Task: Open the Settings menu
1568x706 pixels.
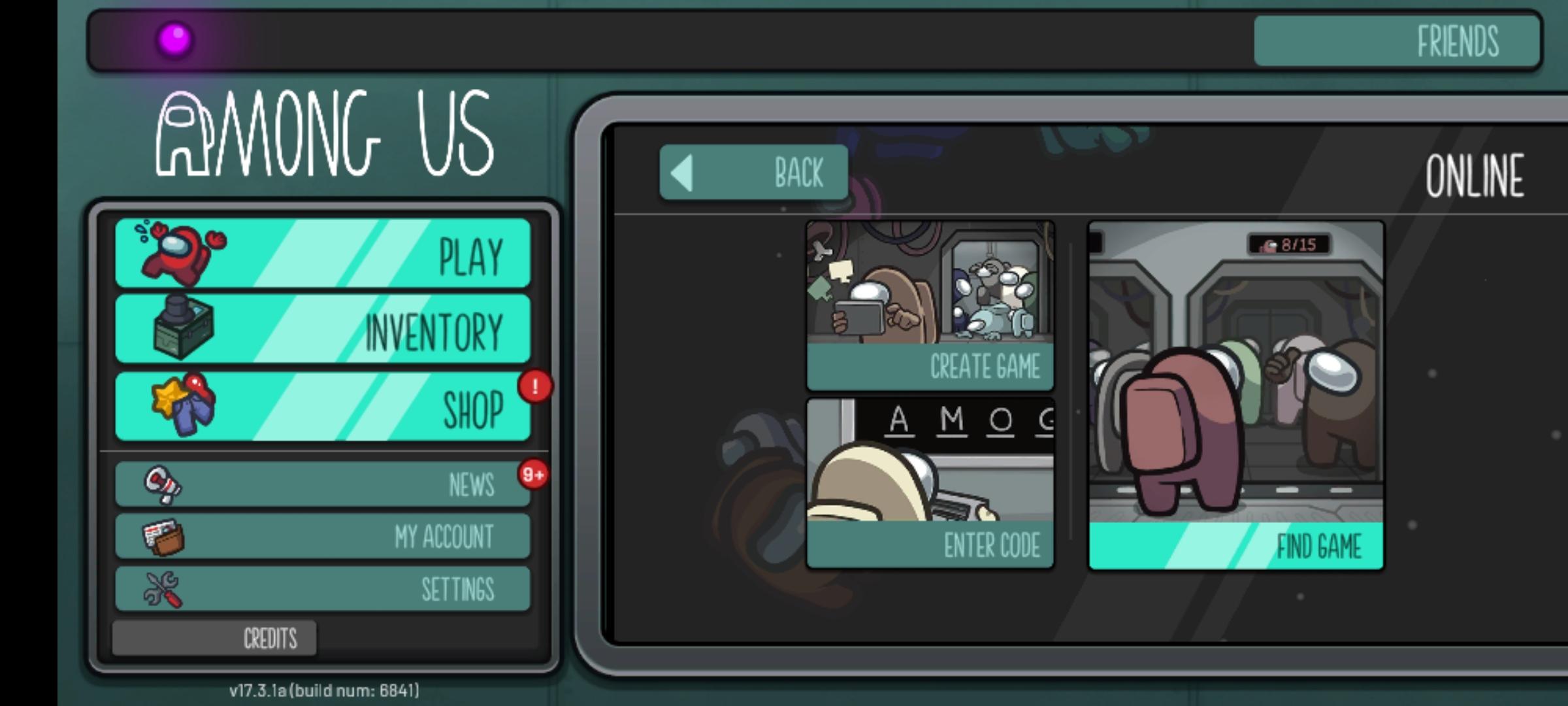Action: [x=323, y=588]
